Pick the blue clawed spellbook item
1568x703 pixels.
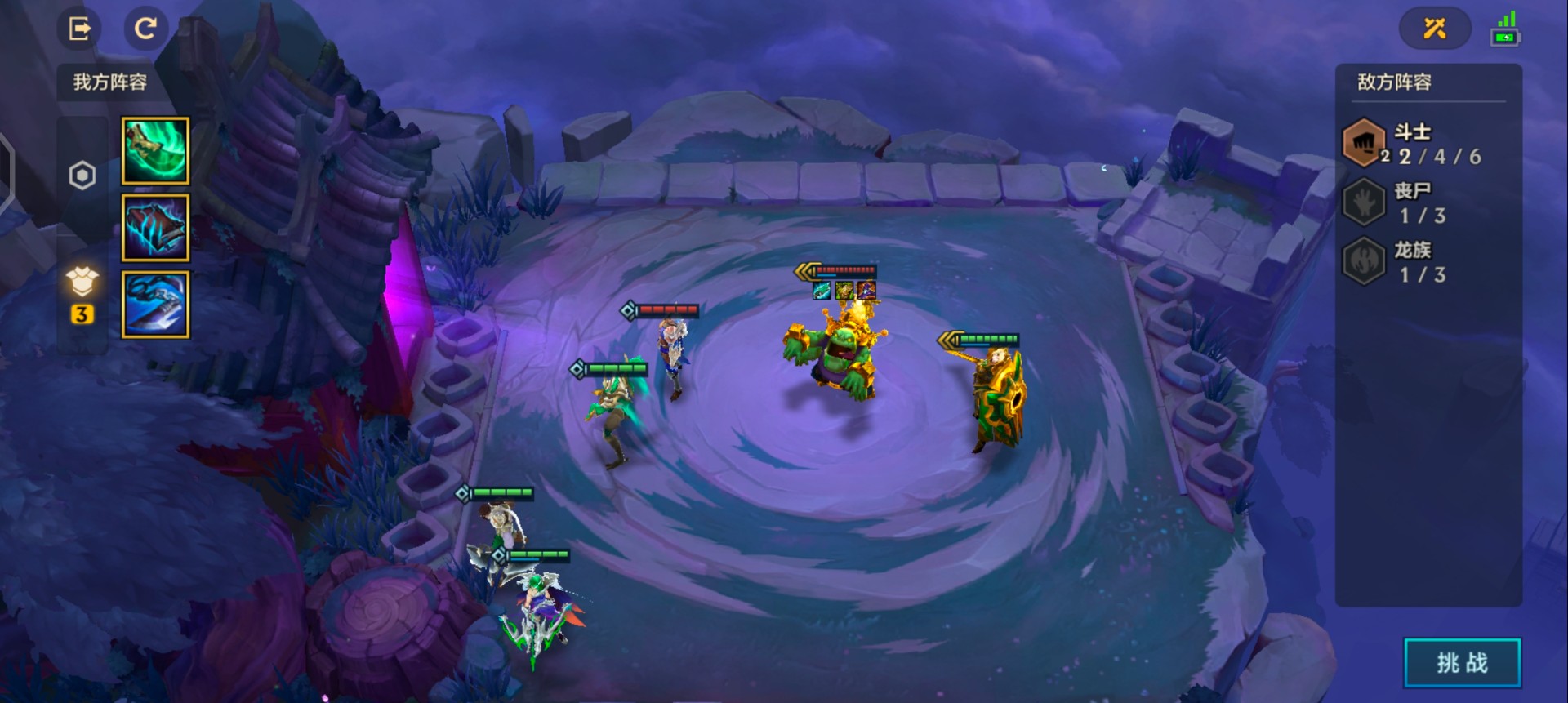tap(155, 228)
